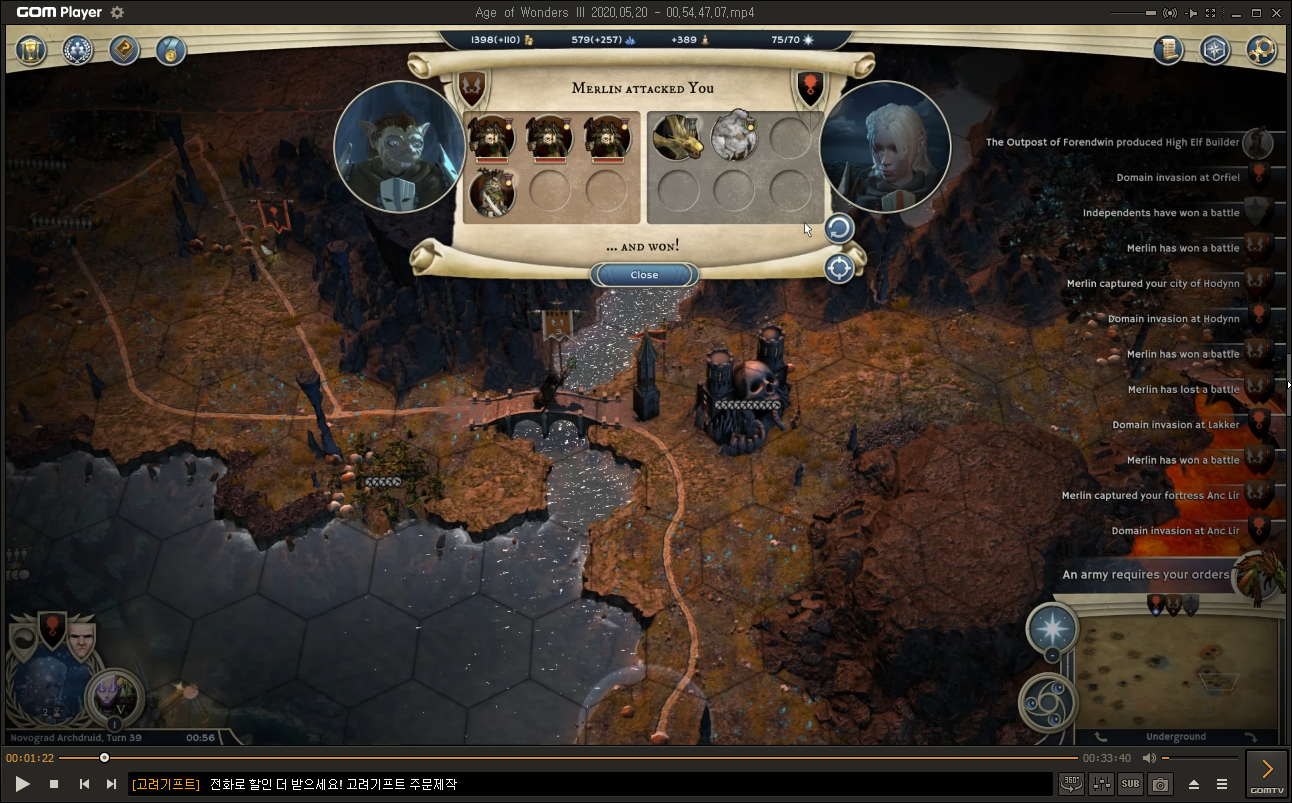The height and width of the screenshot is (803, 1292).
Task: Click the triple-swirl end turn button
Action: point(1047,702)
